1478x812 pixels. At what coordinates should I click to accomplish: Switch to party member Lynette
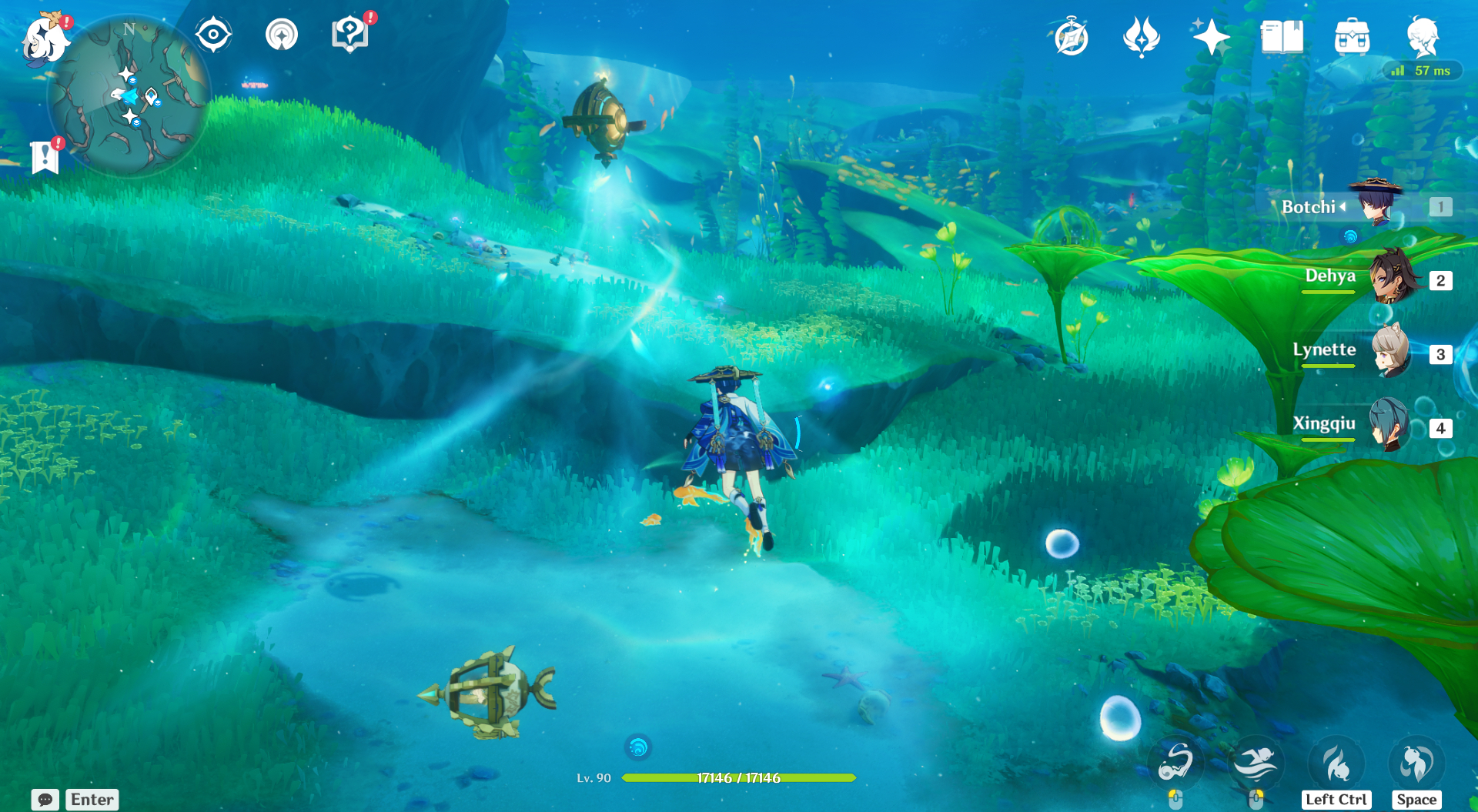1390,351
